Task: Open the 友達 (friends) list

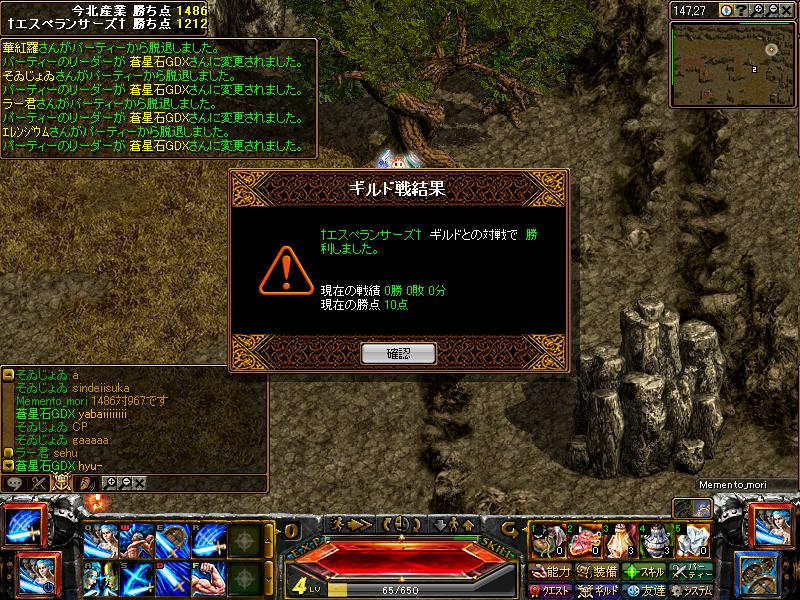Action: pos(645,590)
